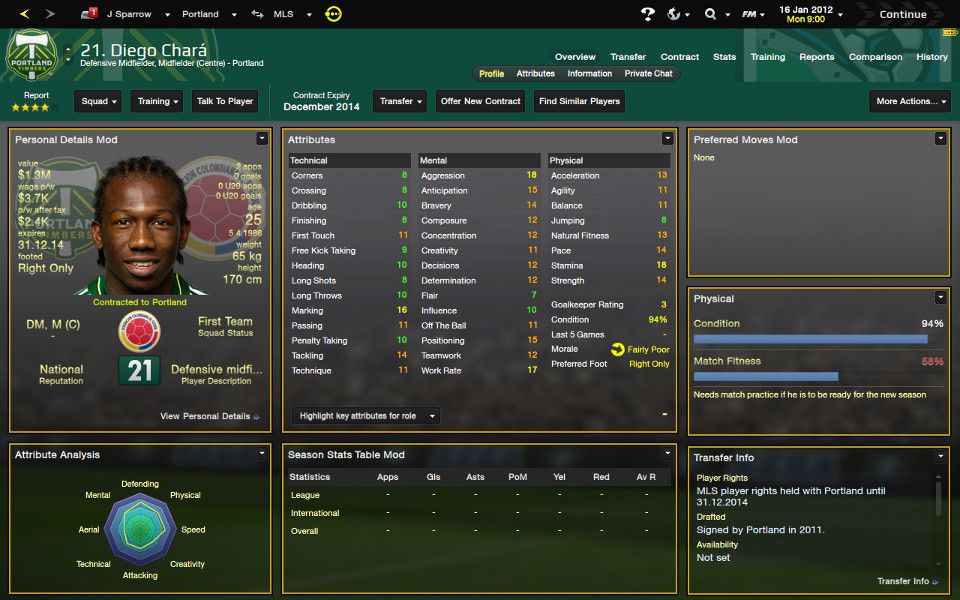Open the More Actions menu
This screenshot has height=600, width=960.
(x=909, y=101)
